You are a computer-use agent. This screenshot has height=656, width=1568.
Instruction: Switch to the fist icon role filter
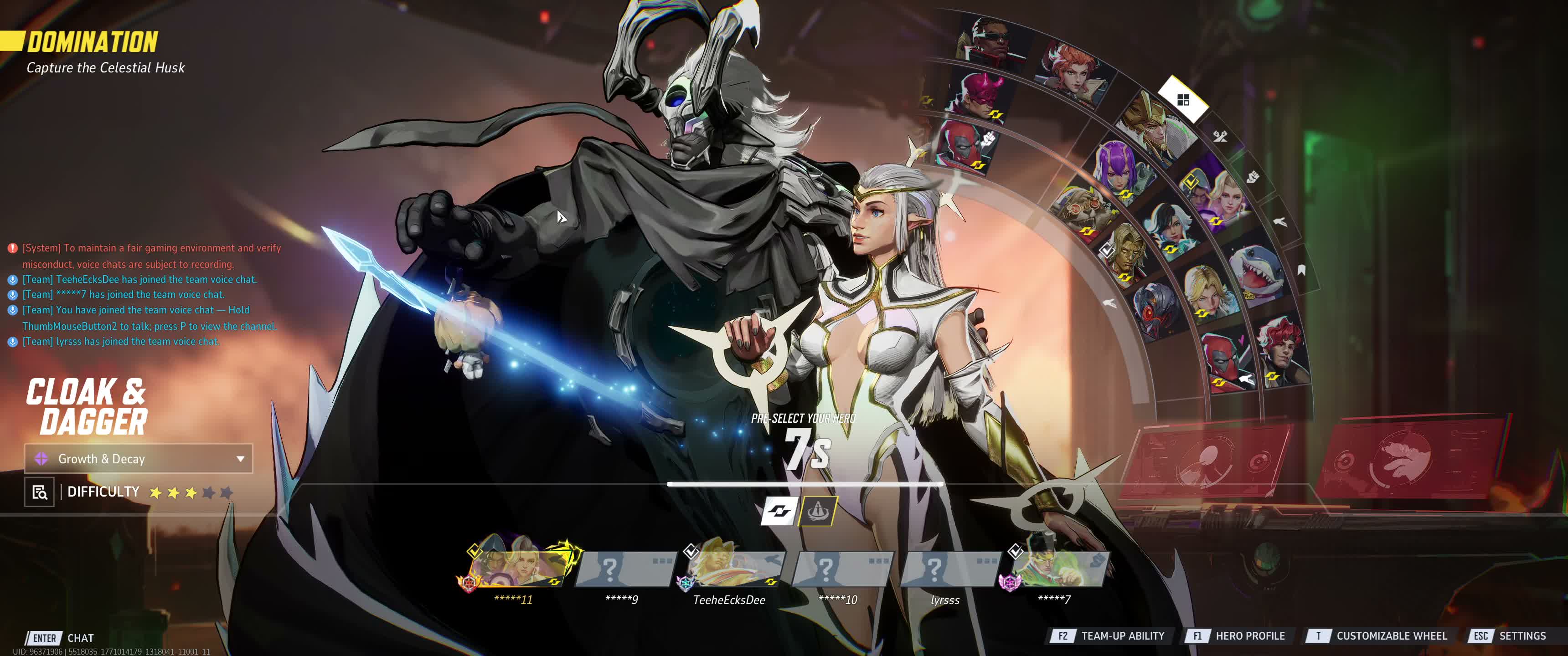coord(1252,177)
